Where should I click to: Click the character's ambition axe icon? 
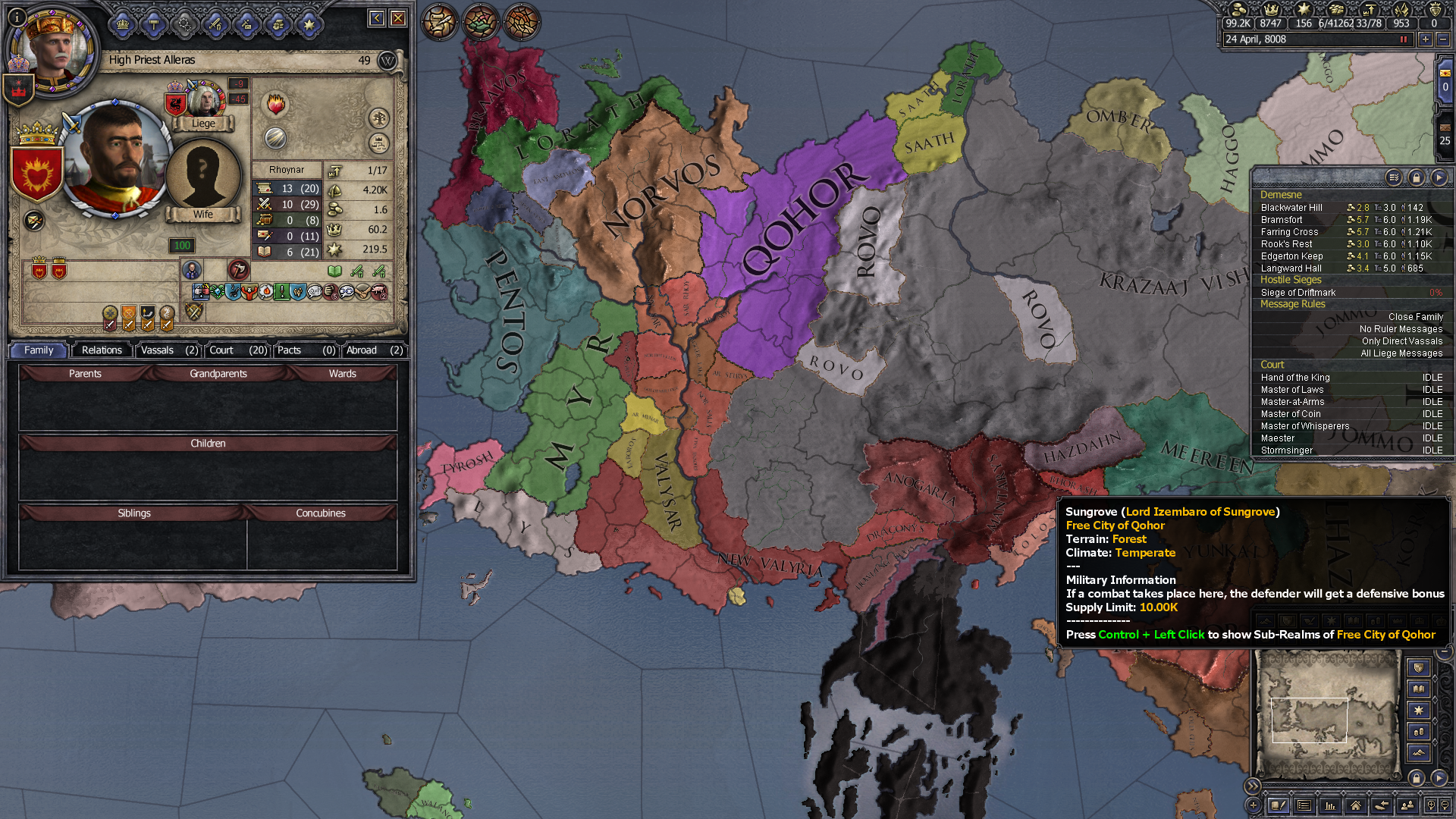[x=239, y=271]
